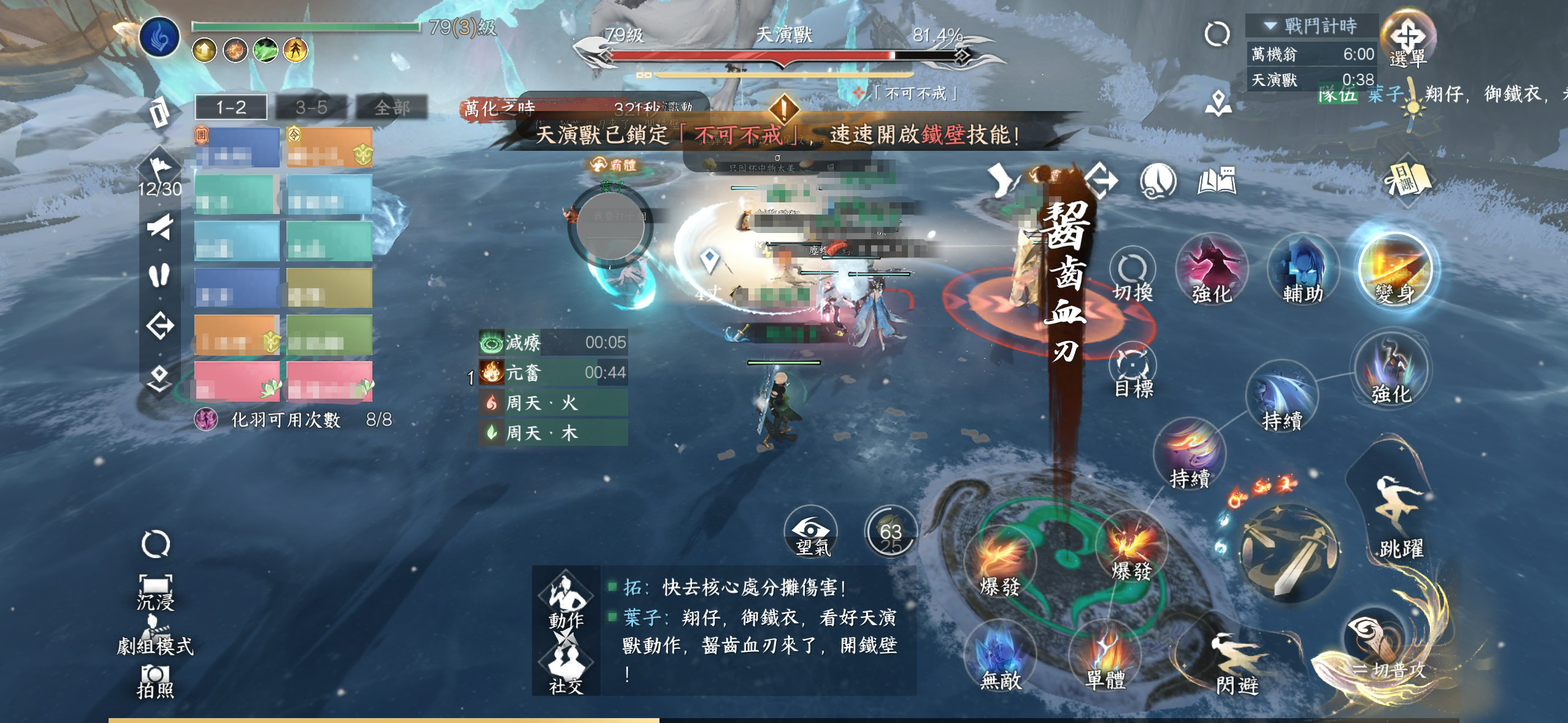Enable 沉浸 immersive mode
Image resolution: width=1568 pixels, height=723 pixels.
[155, 591]
